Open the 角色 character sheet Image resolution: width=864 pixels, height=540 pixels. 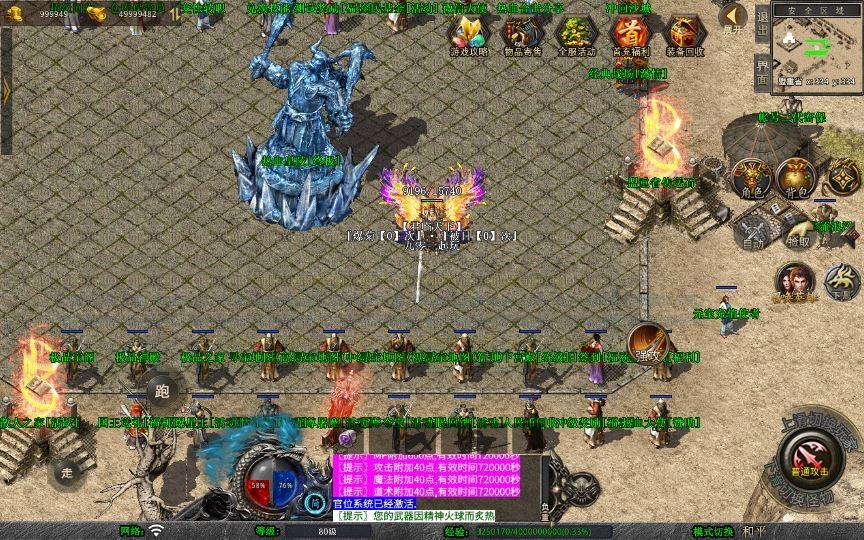click(752, 178)
